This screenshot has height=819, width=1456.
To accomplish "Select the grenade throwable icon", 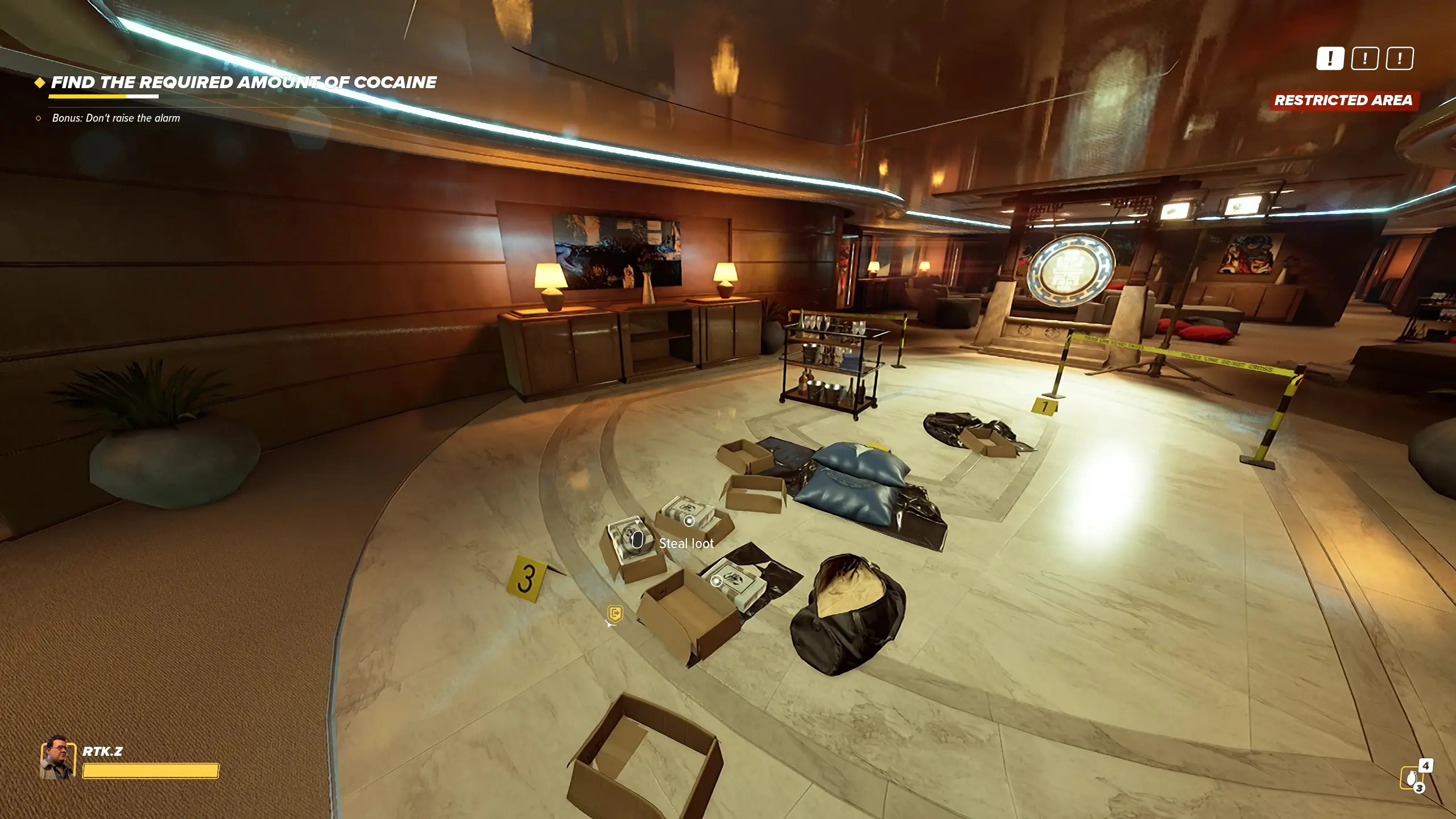I will point(1411,777).
